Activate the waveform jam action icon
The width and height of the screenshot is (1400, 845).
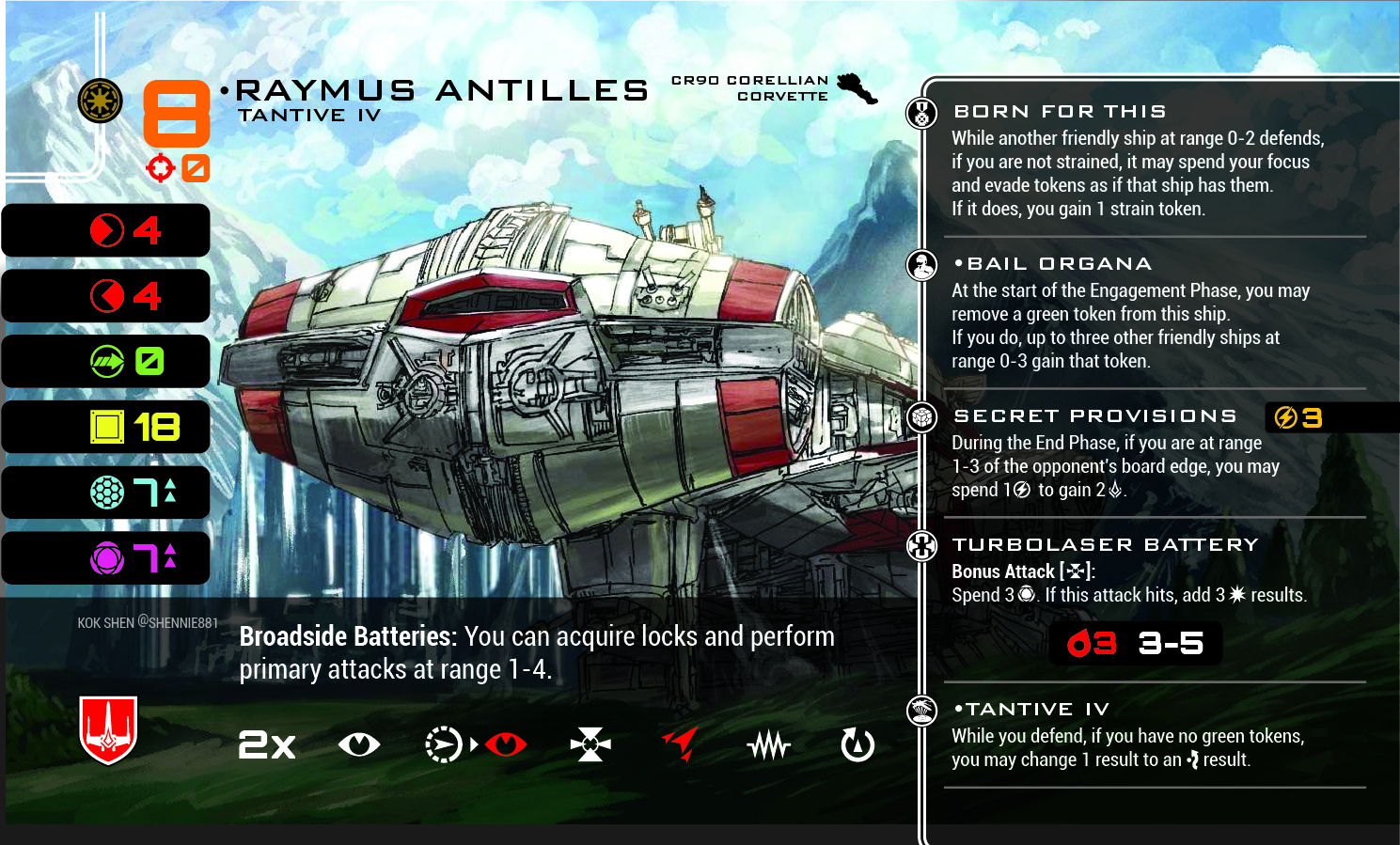pyautogui.click(x=769, y=746)
